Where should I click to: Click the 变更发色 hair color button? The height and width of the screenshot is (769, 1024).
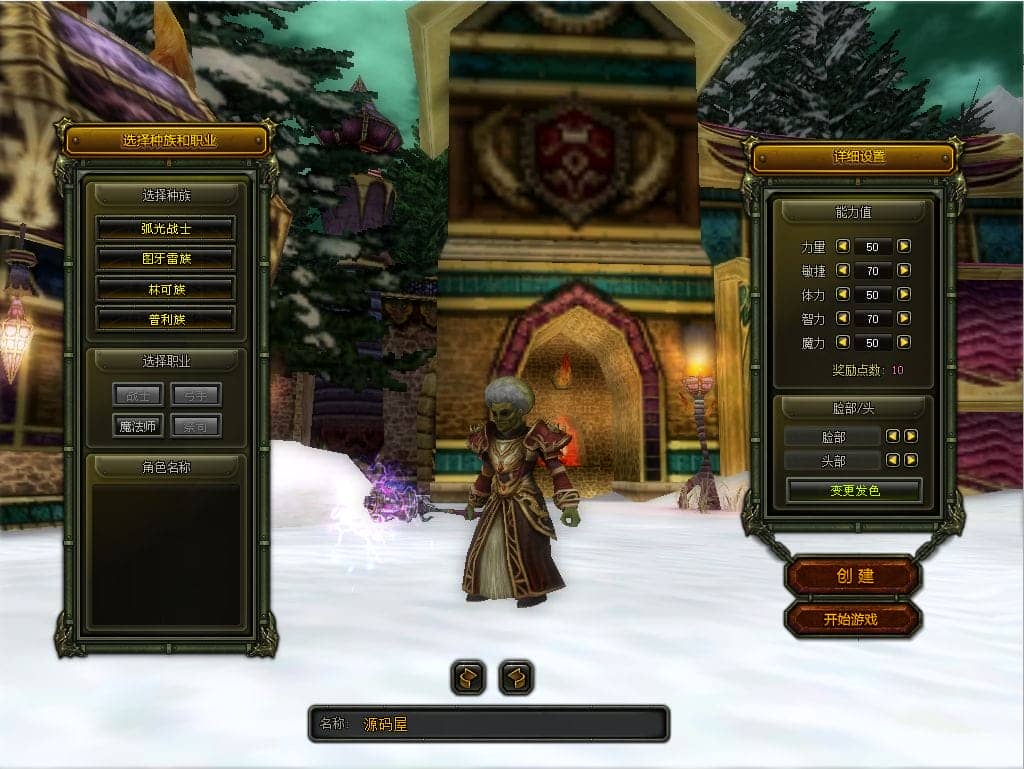(854, 491)
